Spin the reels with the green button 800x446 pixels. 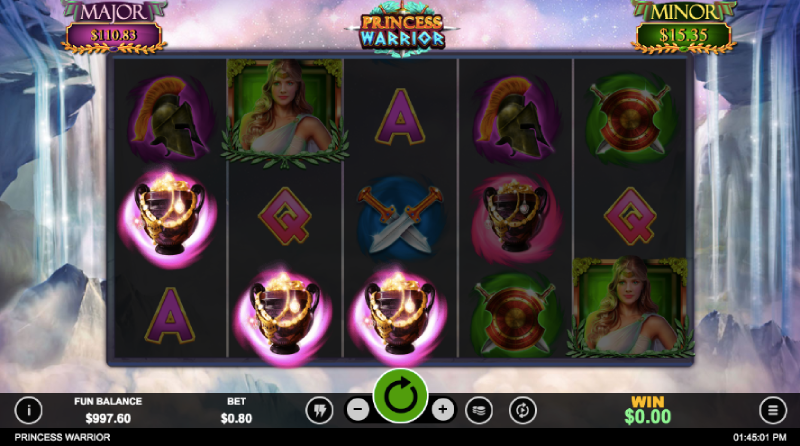pos(400,398)
